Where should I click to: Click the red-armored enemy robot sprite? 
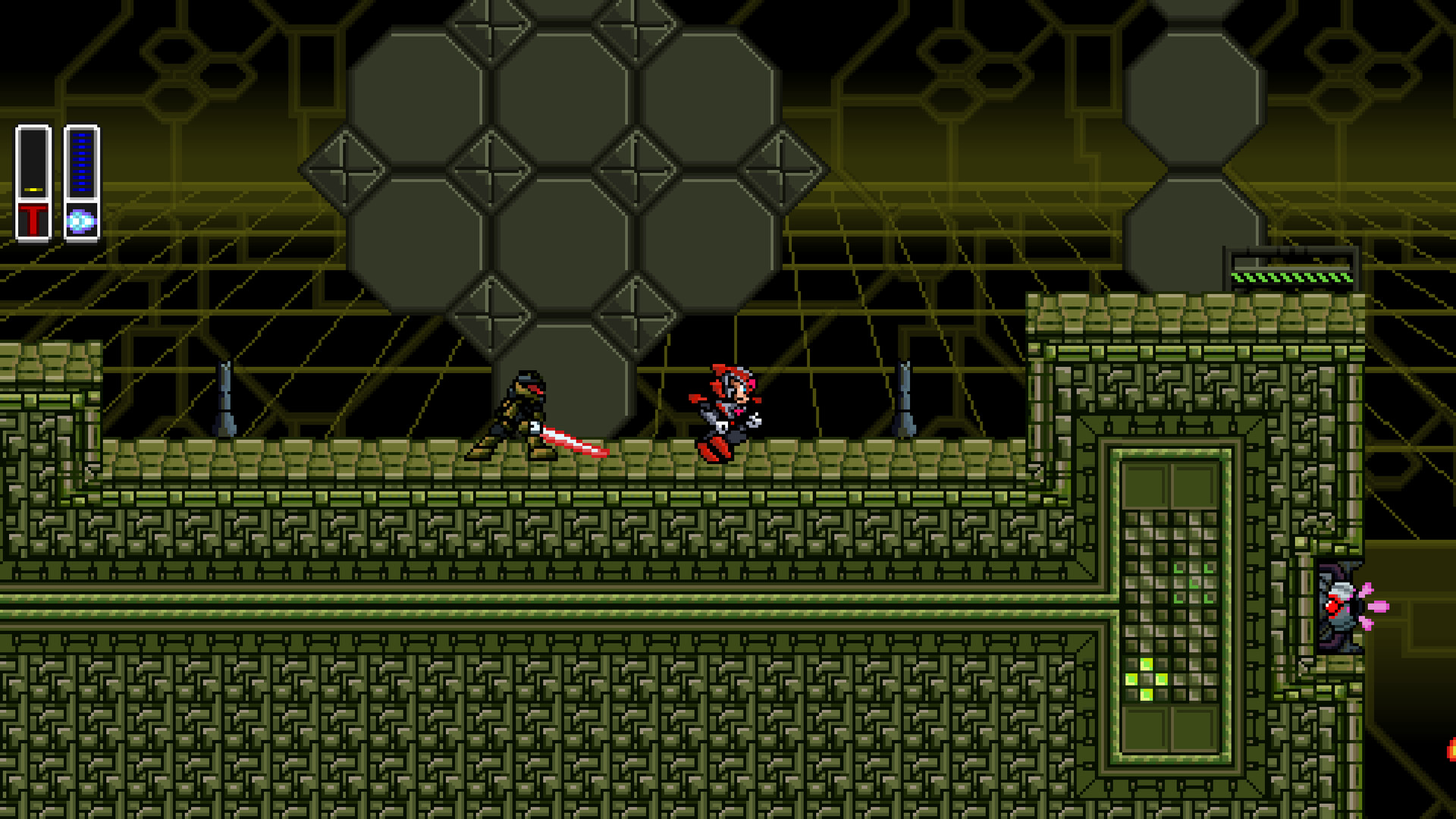tap(723, 406)
